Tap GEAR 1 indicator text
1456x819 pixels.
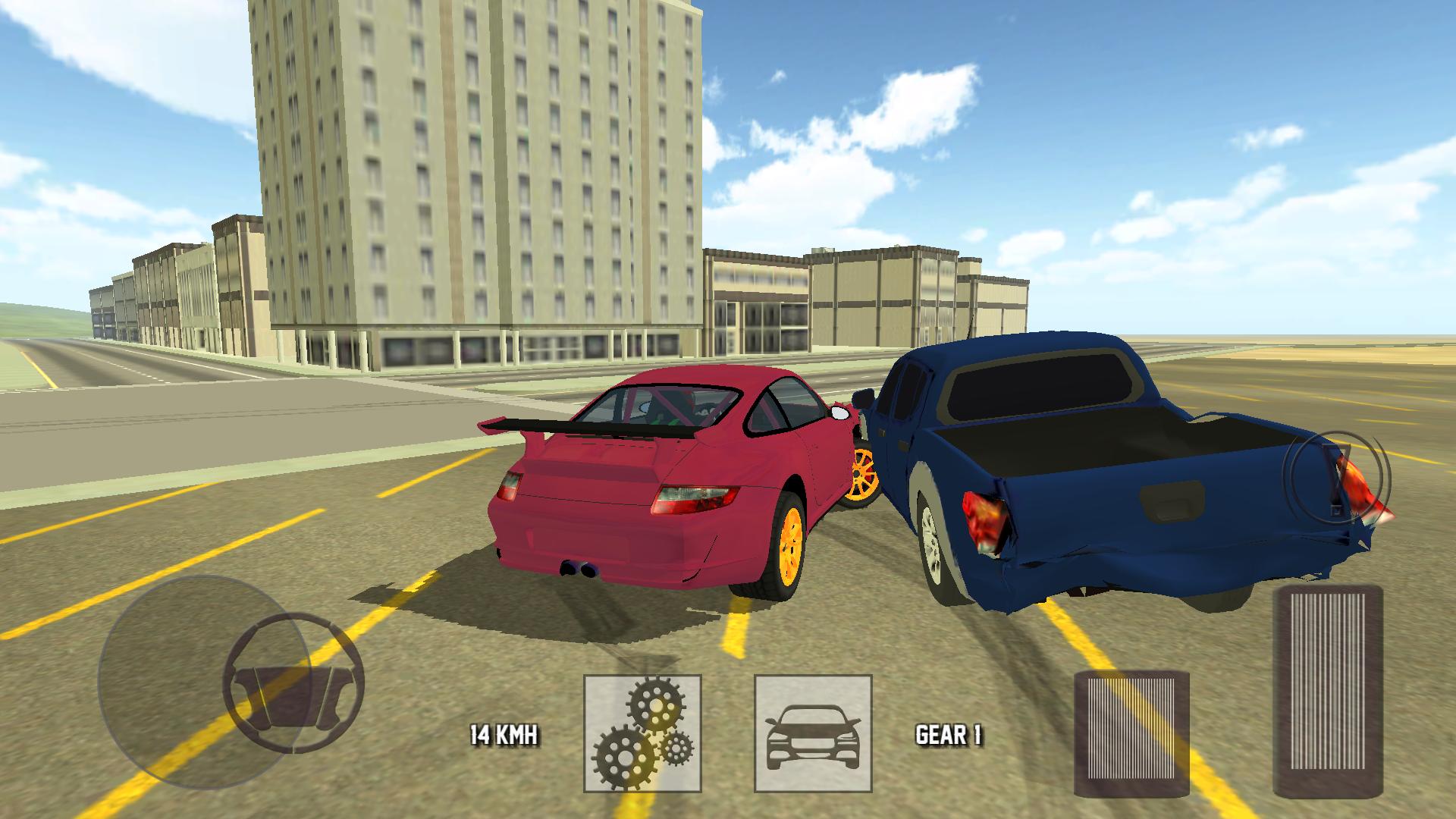(x=950, y=734)
